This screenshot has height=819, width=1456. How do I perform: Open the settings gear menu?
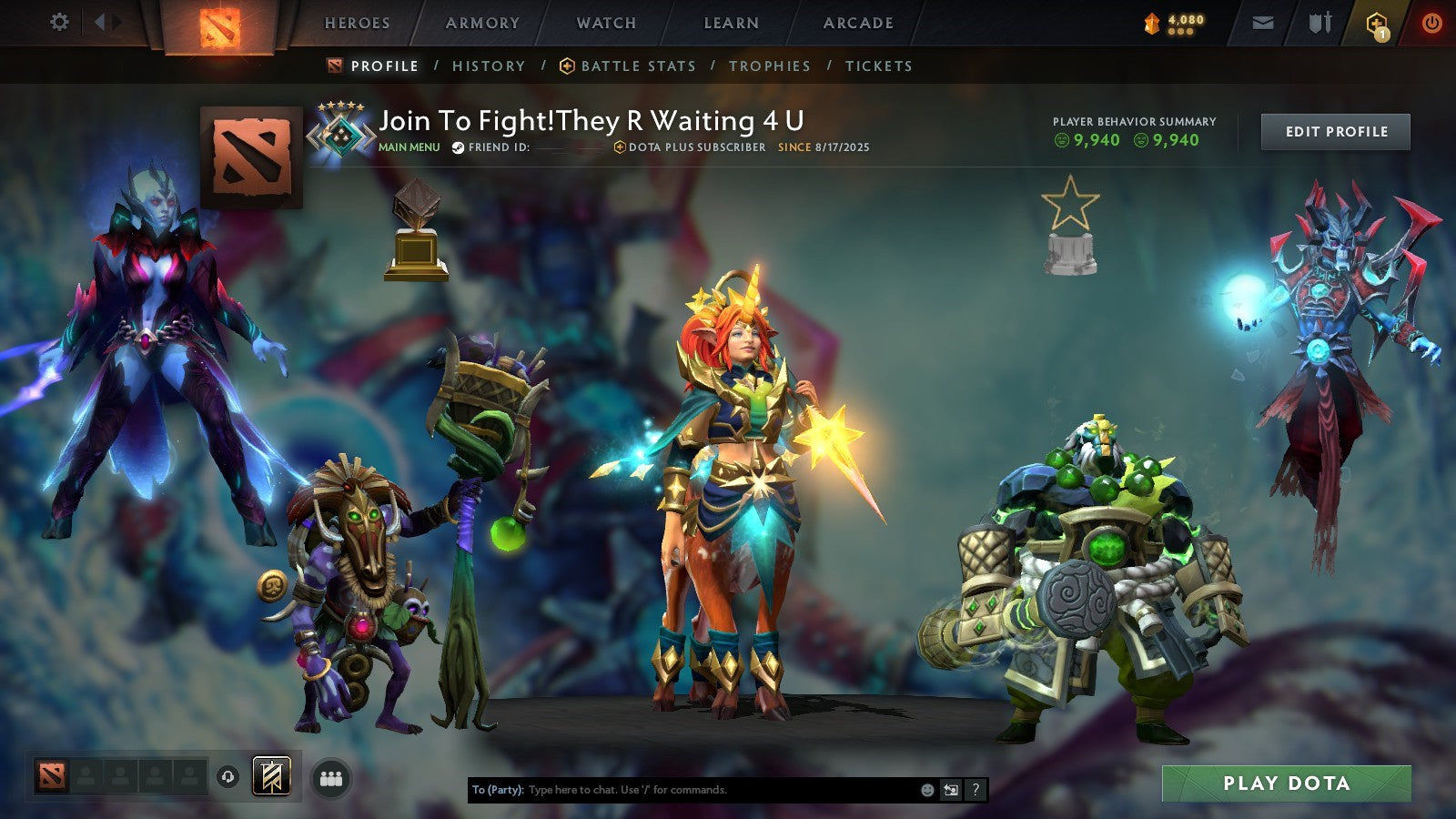(59, 21)
